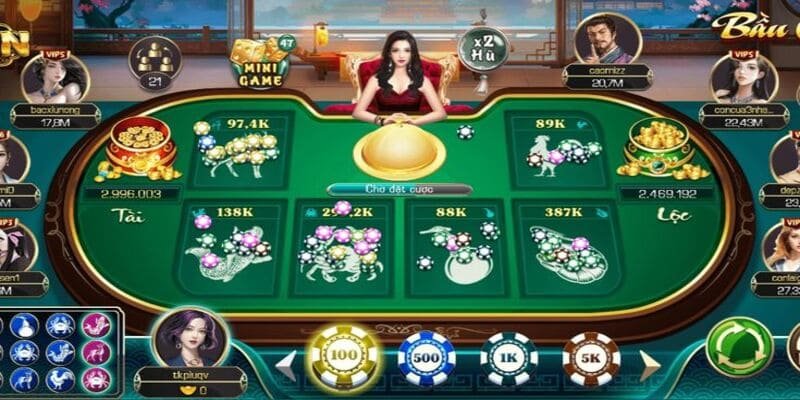
Task: Bet on the gourd tile showing 88K
Action: (453, 247)
